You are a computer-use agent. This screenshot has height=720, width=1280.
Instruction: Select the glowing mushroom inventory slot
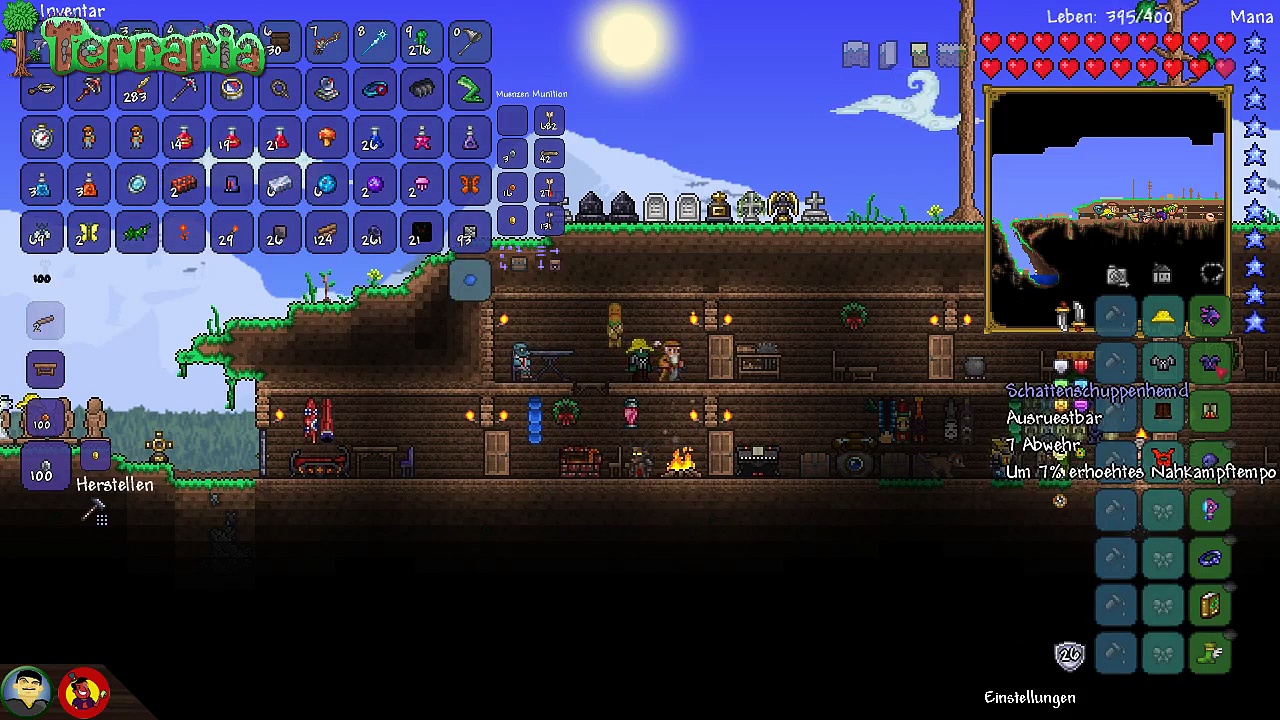click(326, 137)
